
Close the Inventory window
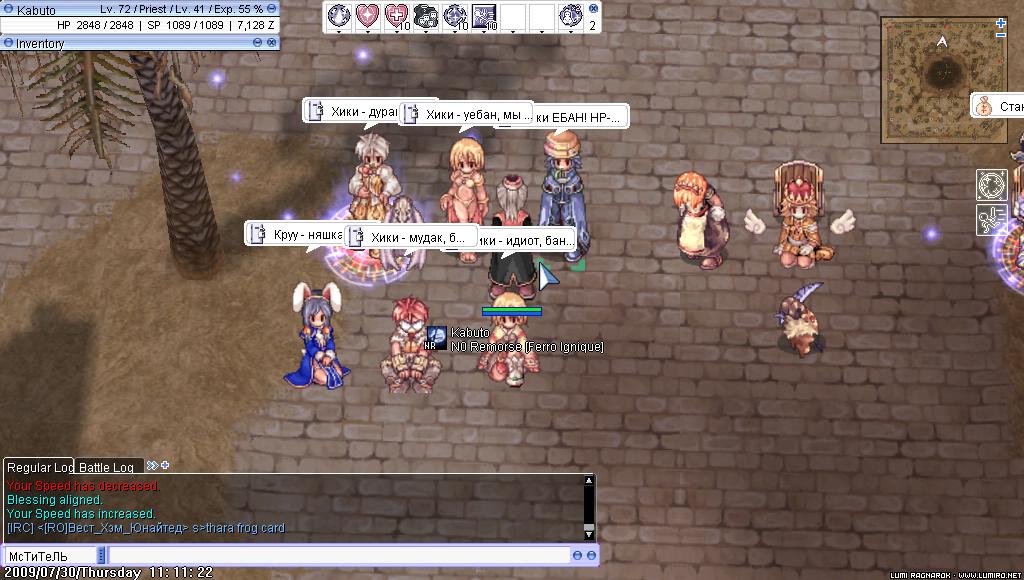(271, 43)
